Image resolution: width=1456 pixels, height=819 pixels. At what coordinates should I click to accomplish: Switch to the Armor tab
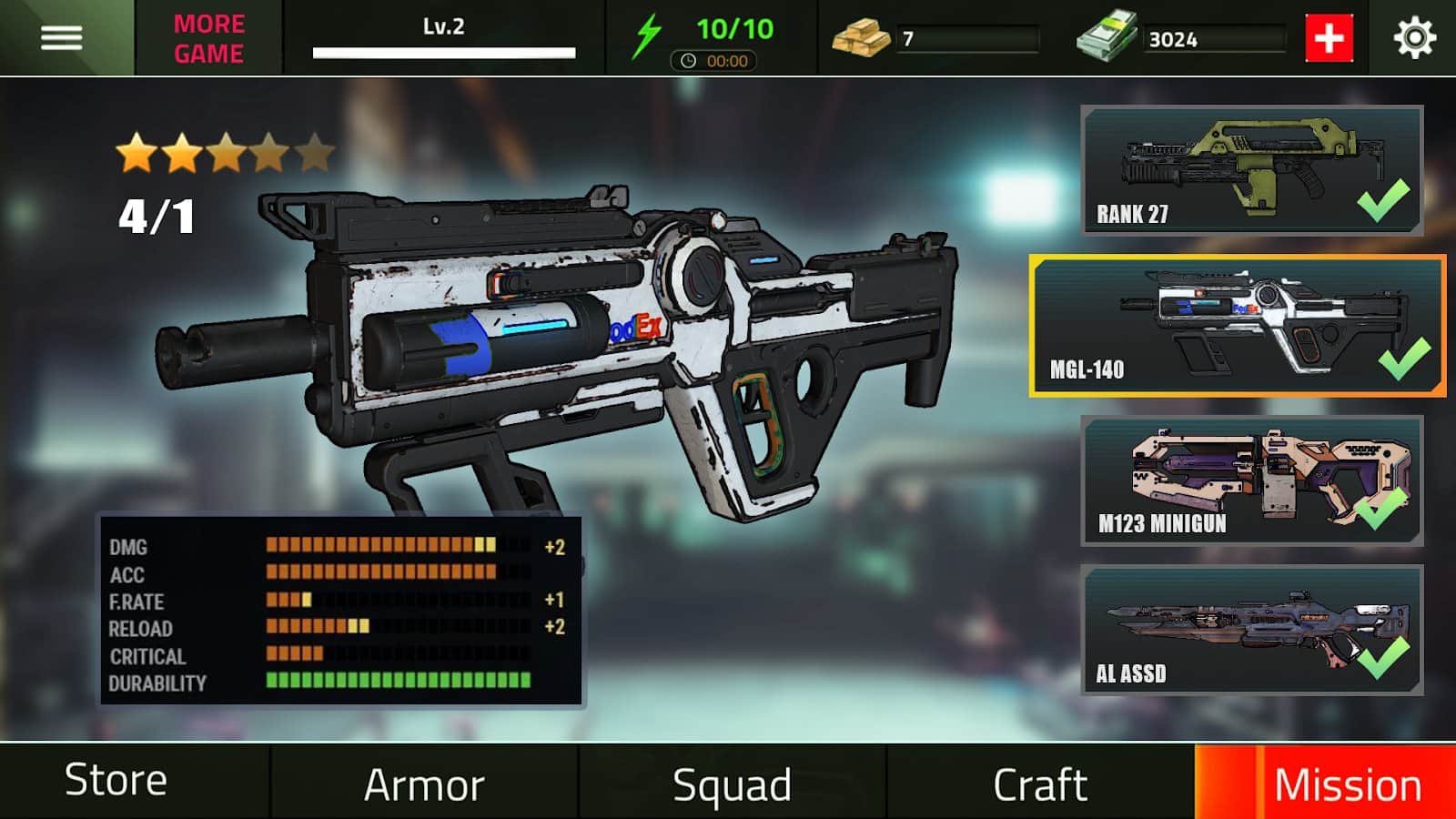tap(424, 784)
